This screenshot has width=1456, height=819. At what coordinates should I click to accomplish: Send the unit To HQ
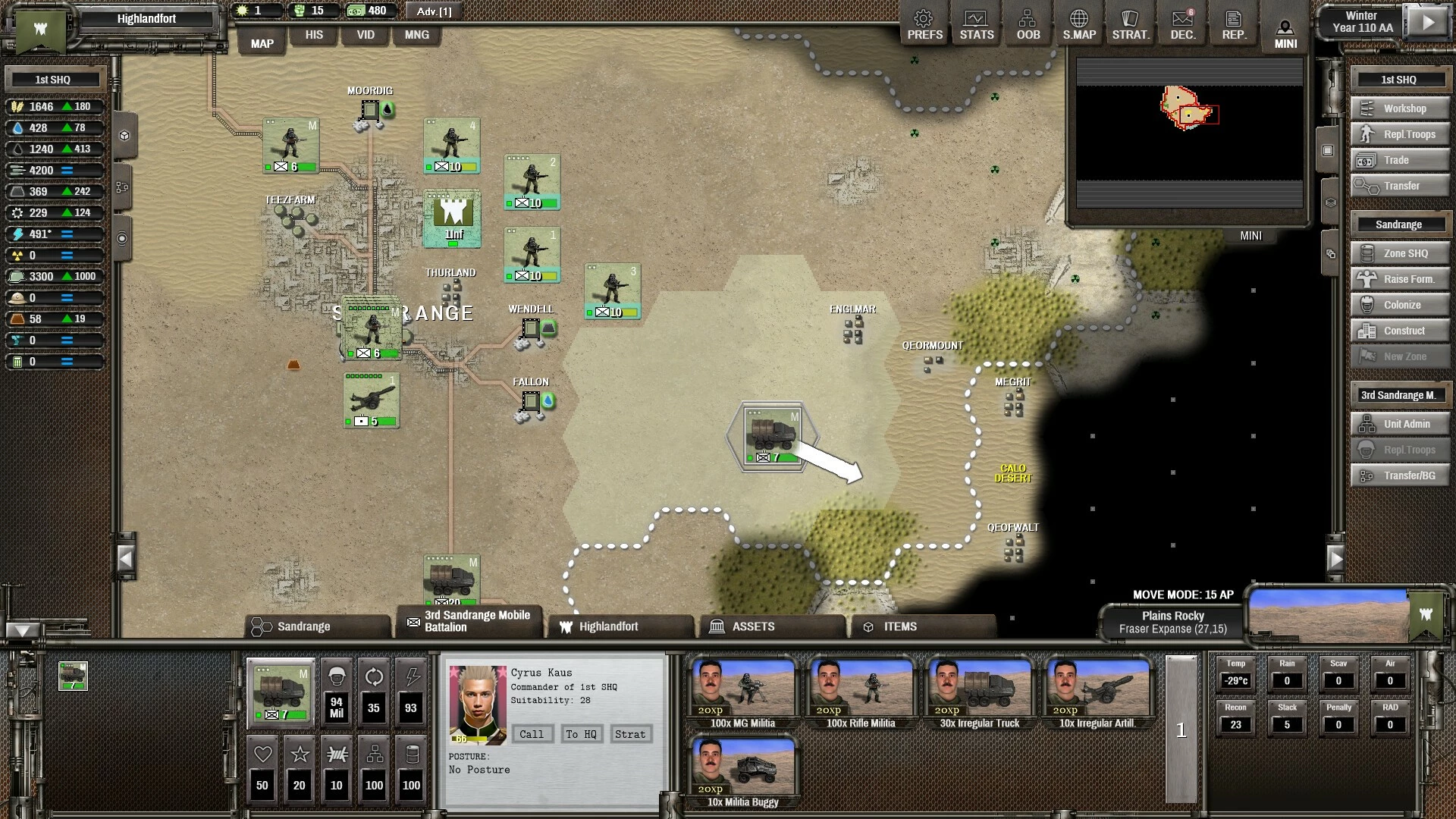tap(581, 734)
